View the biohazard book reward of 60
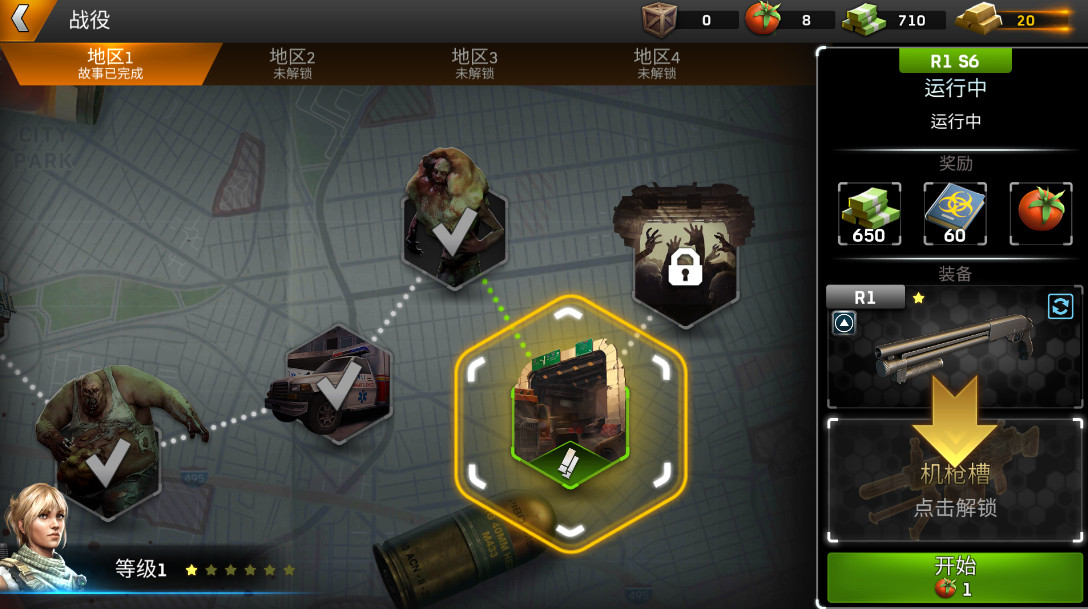 [x=954, y=214]
